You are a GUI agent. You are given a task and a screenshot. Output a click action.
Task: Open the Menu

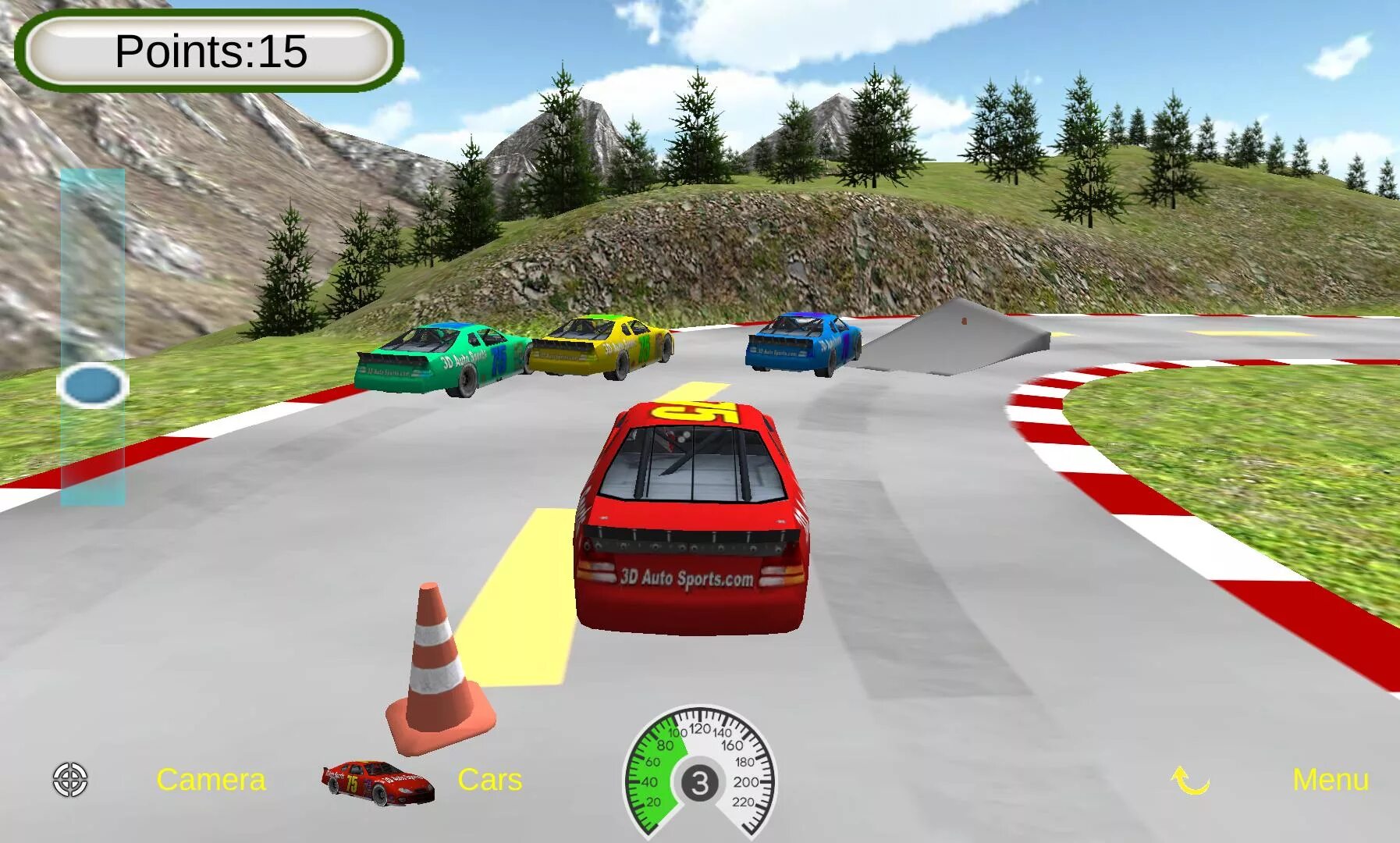(x=1330, y=780)
